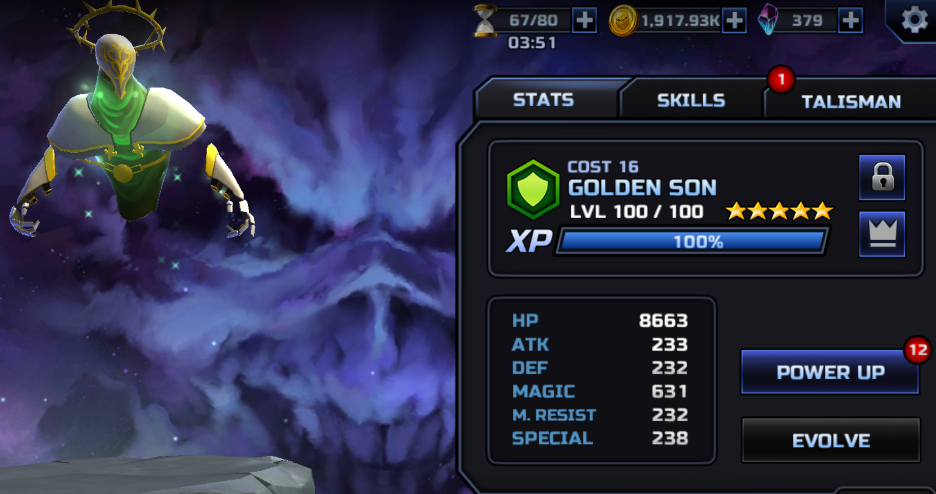Buy more gold coins
This screenshot has width=936, height=494.
tap(734, 20)
